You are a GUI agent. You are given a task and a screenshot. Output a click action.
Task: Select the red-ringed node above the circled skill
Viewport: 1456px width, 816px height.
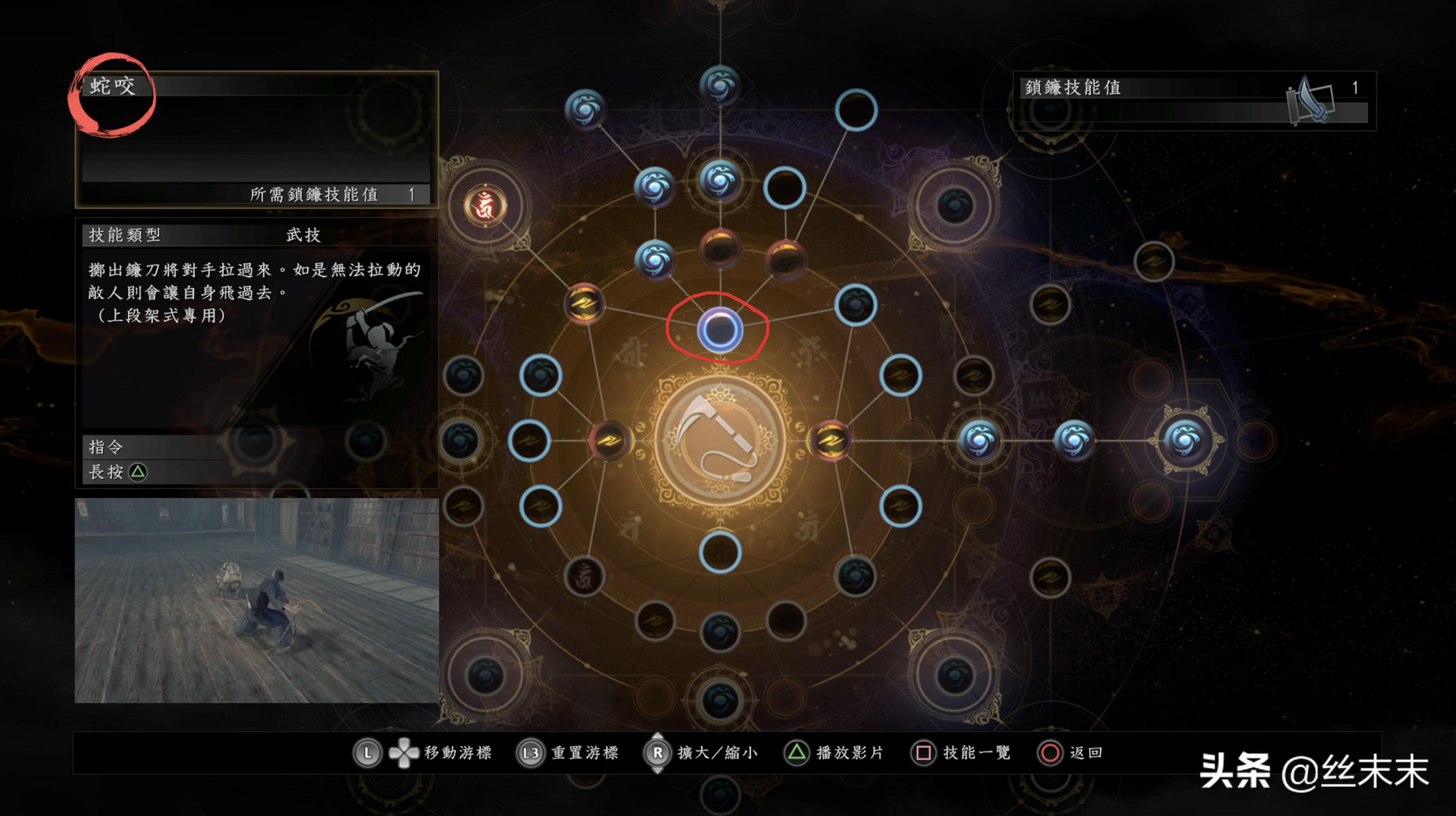pyautogui.click(x=721, y=251)
